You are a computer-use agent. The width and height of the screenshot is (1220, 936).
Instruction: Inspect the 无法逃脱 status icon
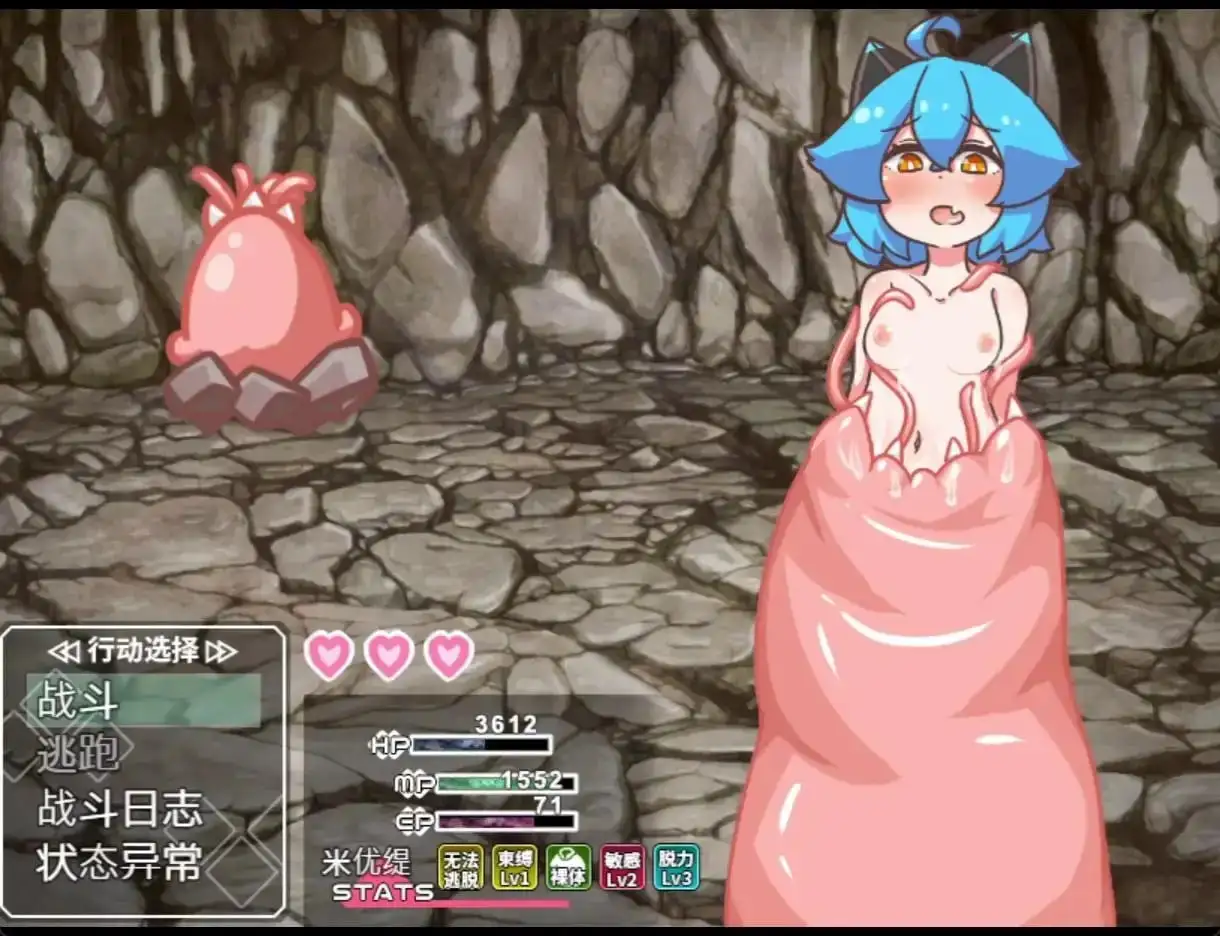tap(460, 867)
